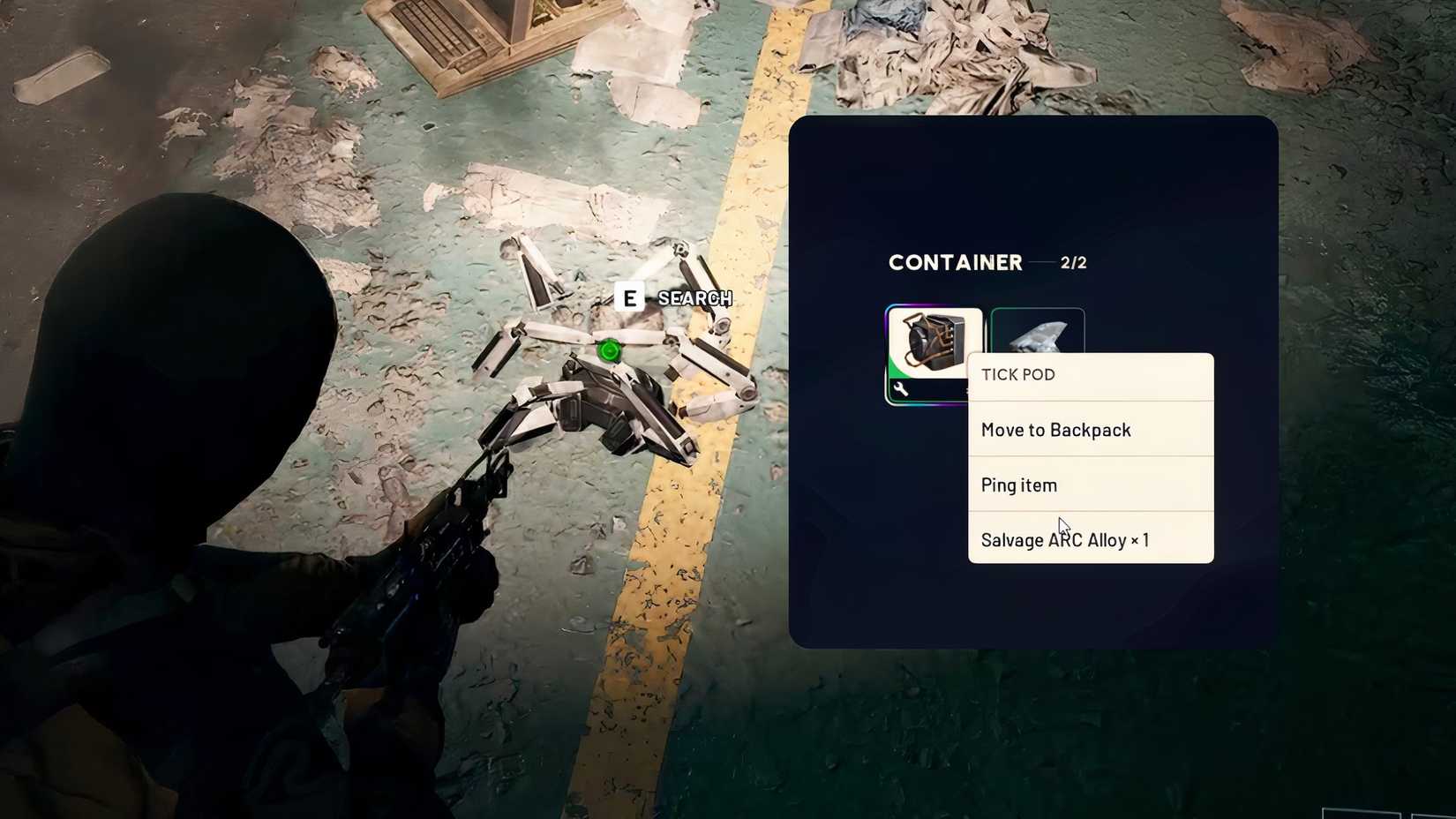Screen dimensions: 1456x819
Task: Toggle the second container slot selection
Action: point(1039,340)
